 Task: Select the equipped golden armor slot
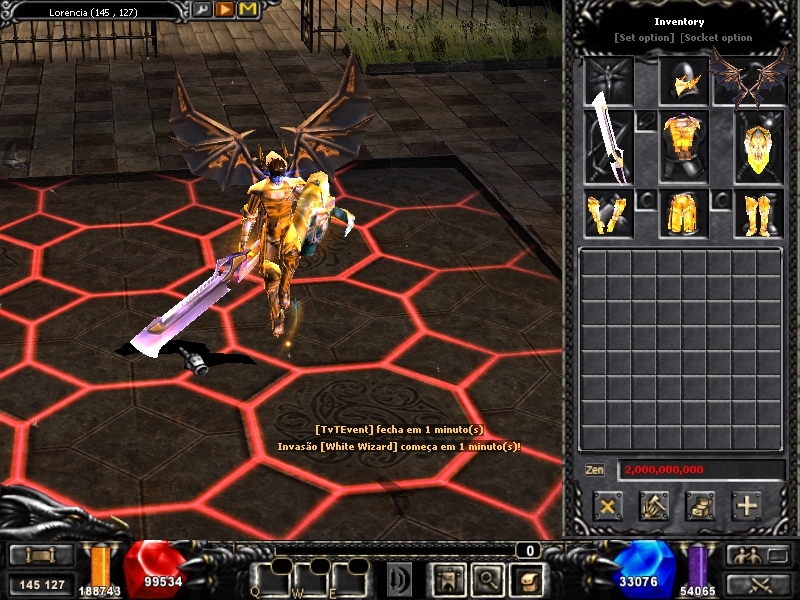coord(684,147)
